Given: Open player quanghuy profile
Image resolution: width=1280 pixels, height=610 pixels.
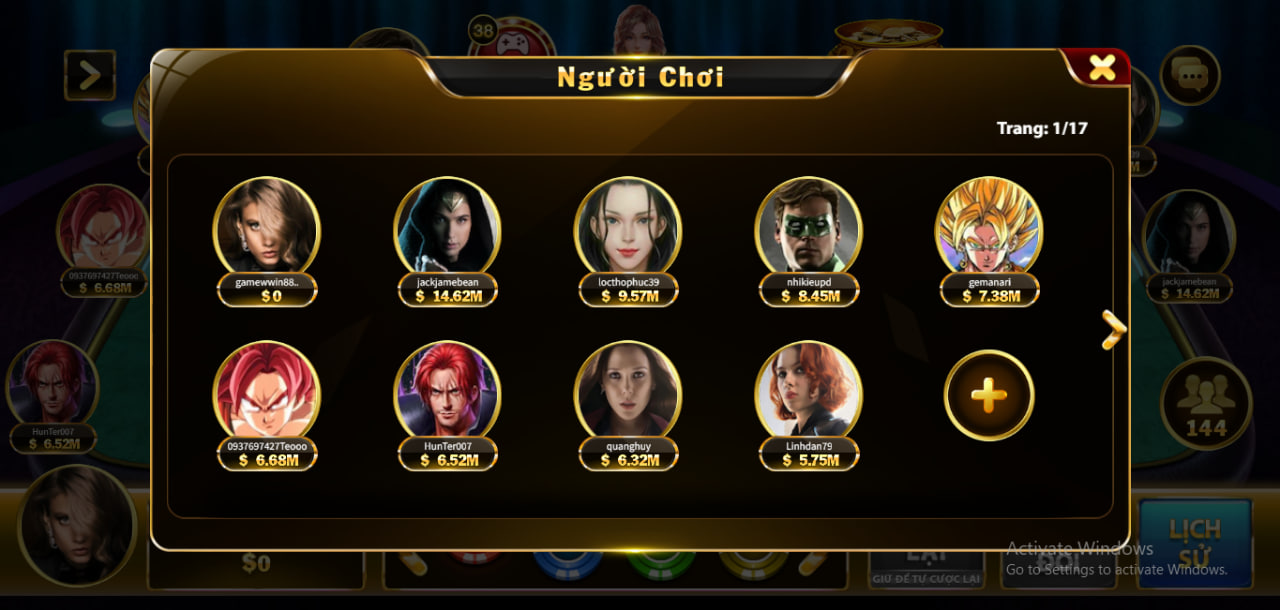Looking at the screenshot, I should tap(627, 392).
